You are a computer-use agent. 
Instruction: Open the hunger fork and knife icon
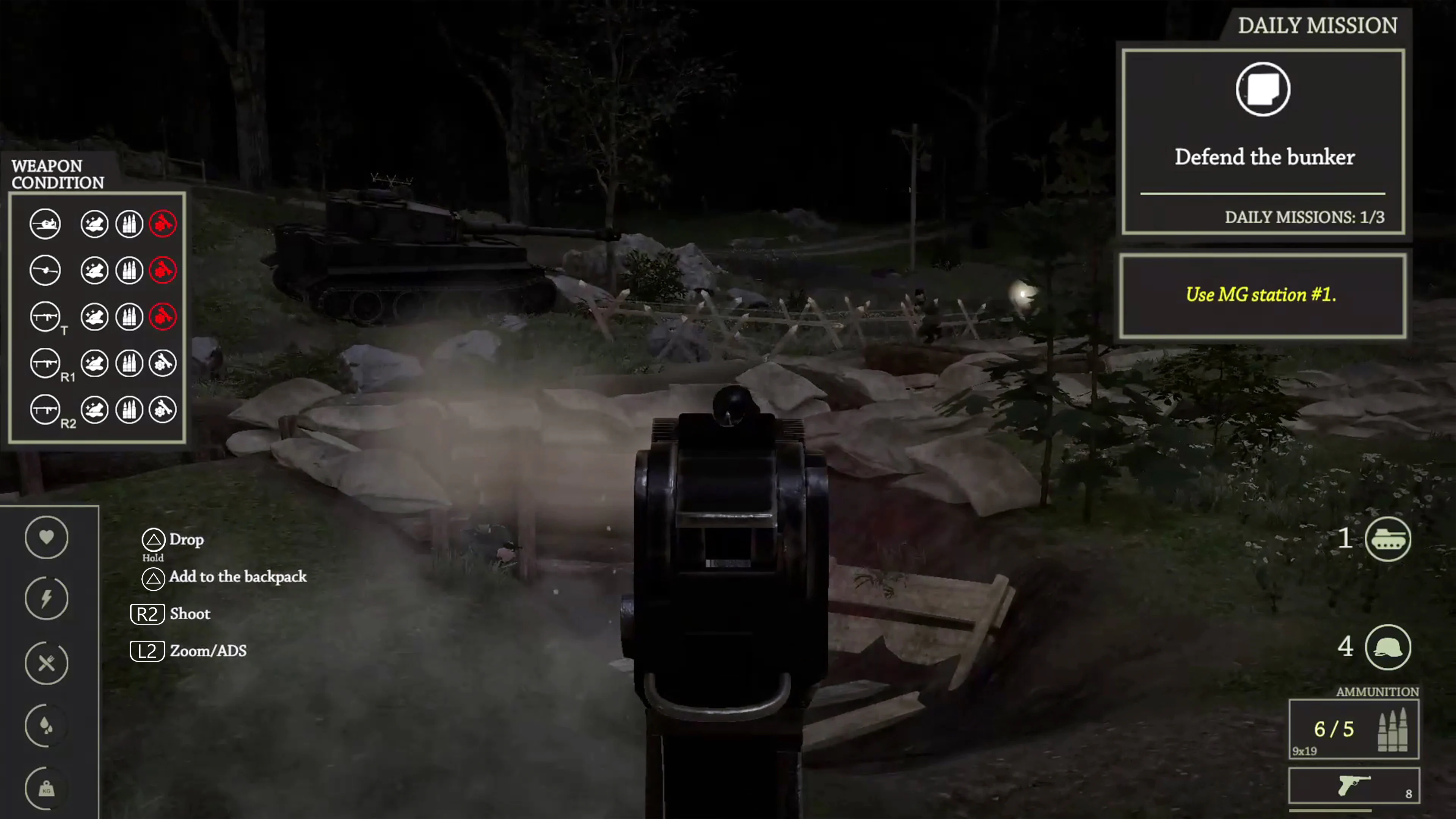[x=46, y=662]
